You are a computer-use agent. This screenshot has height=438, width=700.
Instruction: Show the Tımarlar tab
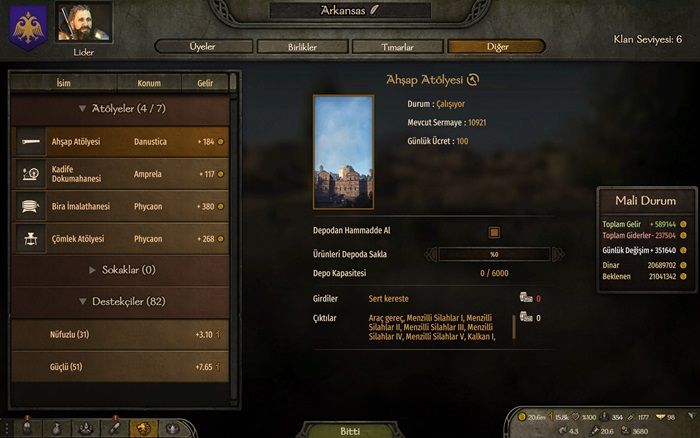[x=399, y=47]
